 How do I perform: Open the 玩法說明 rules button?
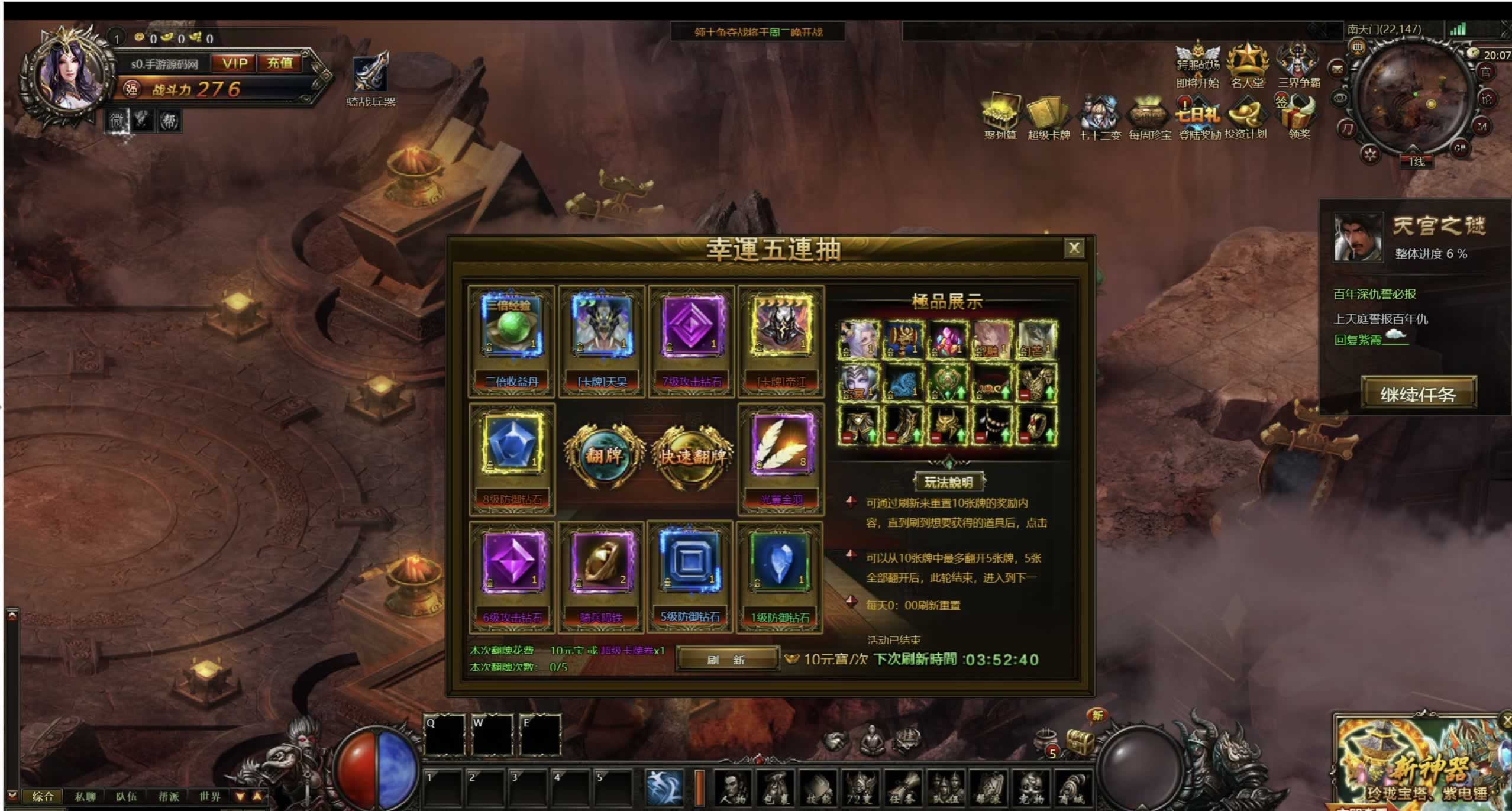[x=948, y=482]
